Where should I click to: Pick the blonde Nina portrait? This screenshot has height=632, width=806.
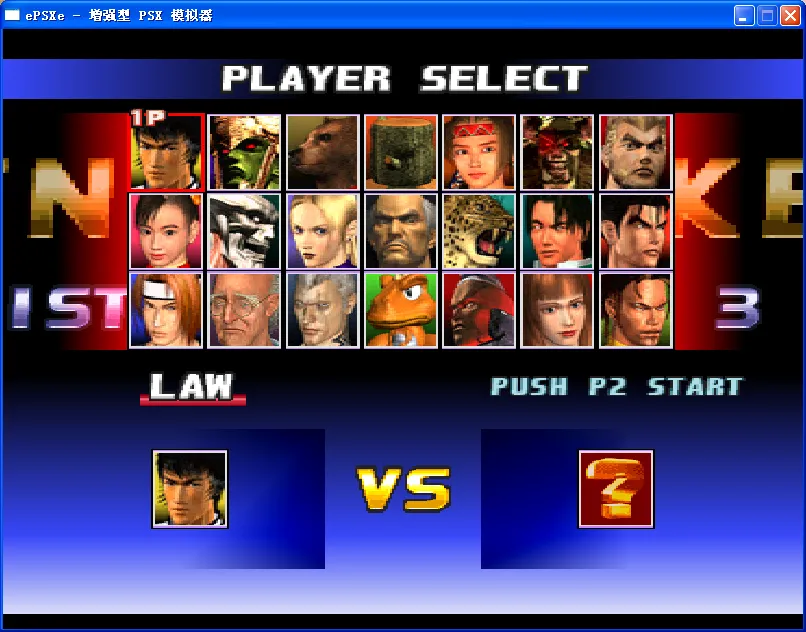(322, 231)
